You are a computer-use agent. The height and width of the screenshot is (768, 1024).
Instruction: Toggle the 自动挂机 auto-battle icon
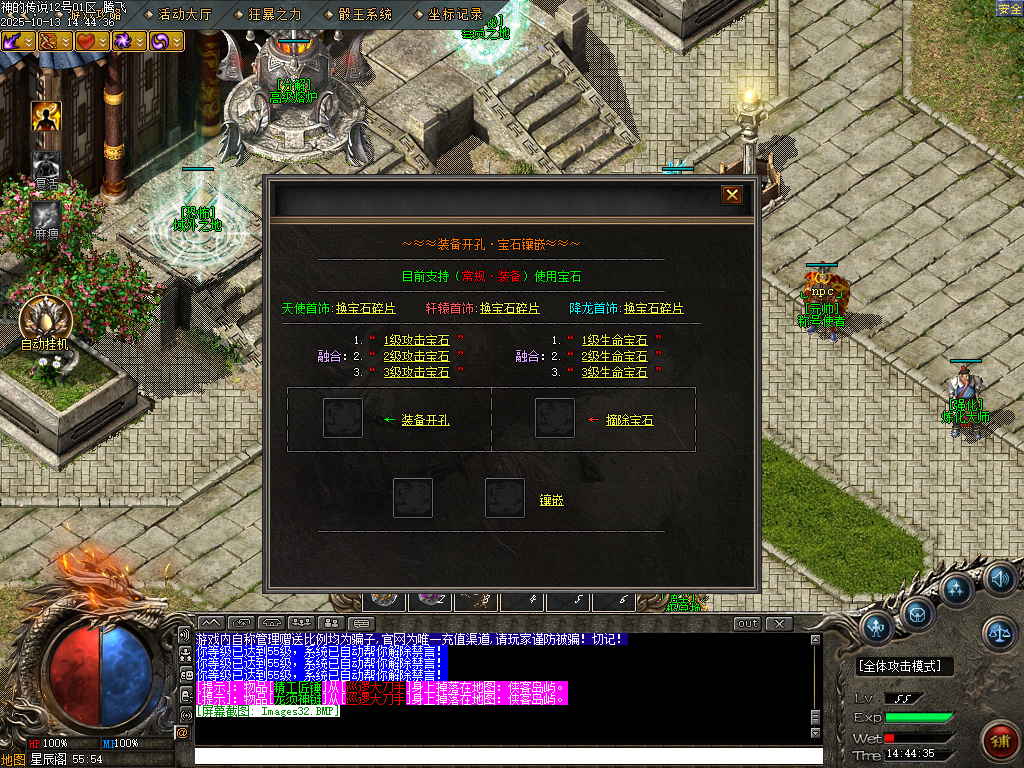[x=45, y=322]
